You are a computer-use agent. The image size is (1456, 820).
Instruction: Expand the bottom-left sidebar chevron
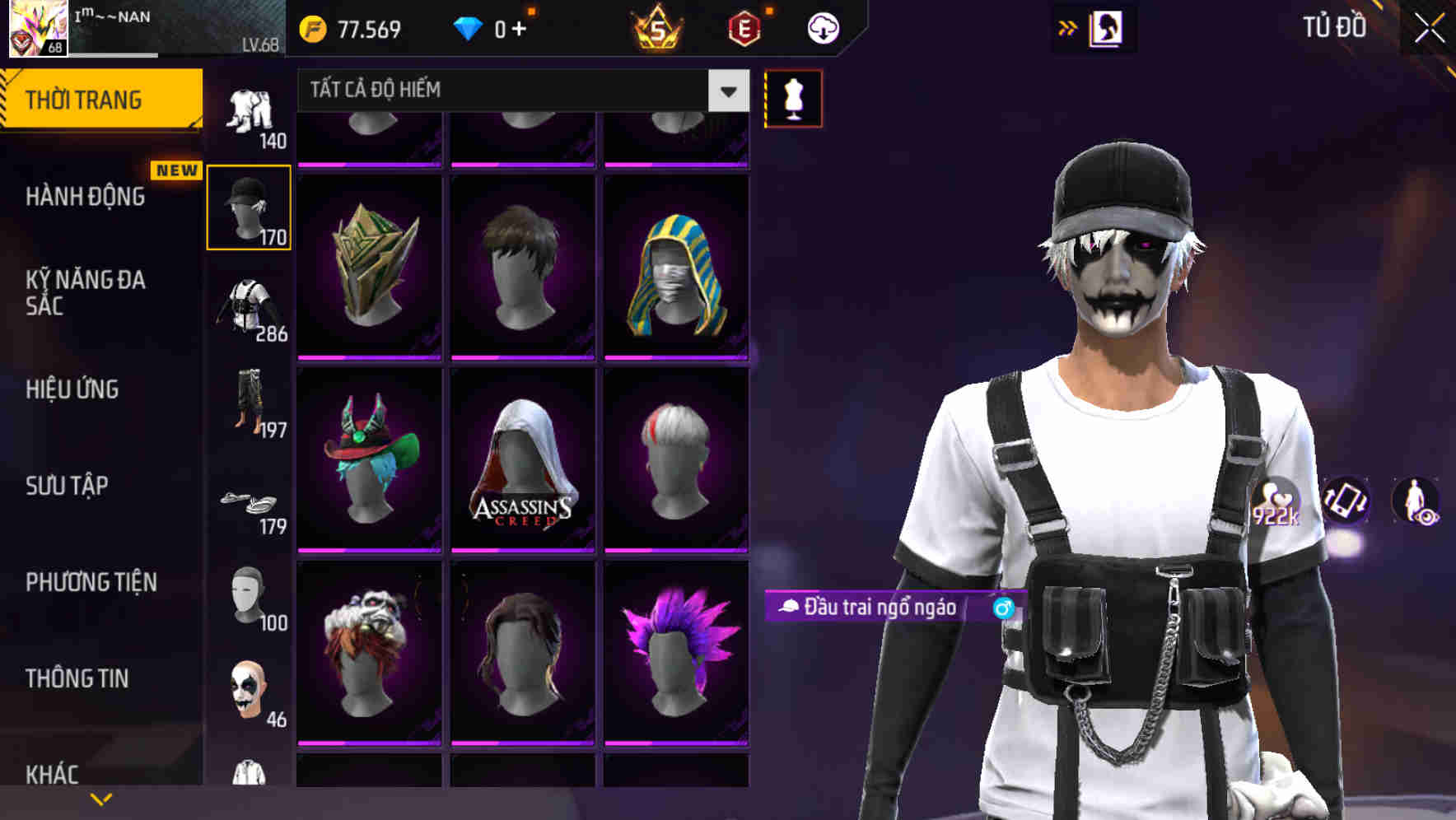(100, 797)
